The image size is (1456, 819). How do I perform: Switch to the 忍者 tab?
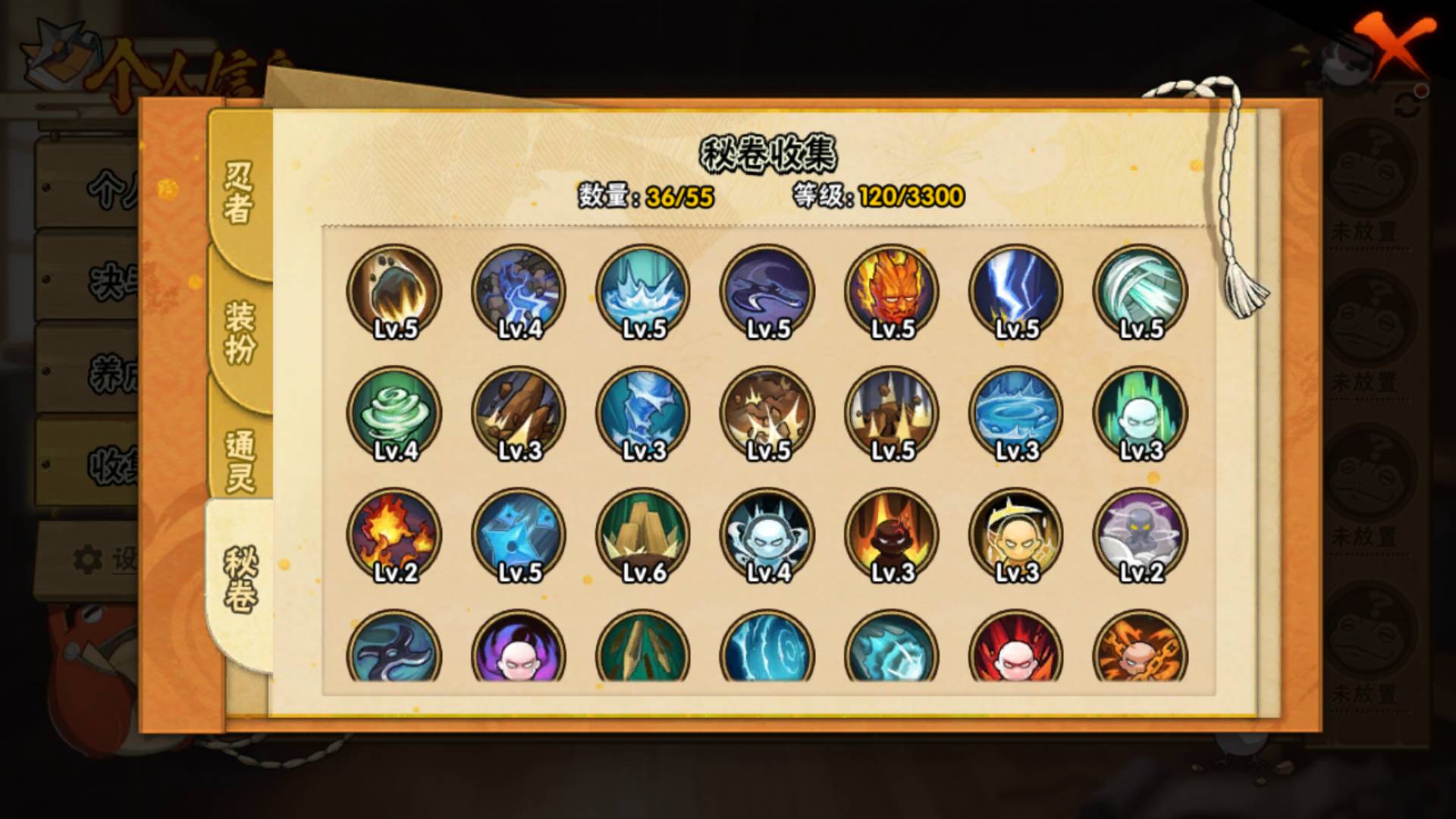coord(238,193)
